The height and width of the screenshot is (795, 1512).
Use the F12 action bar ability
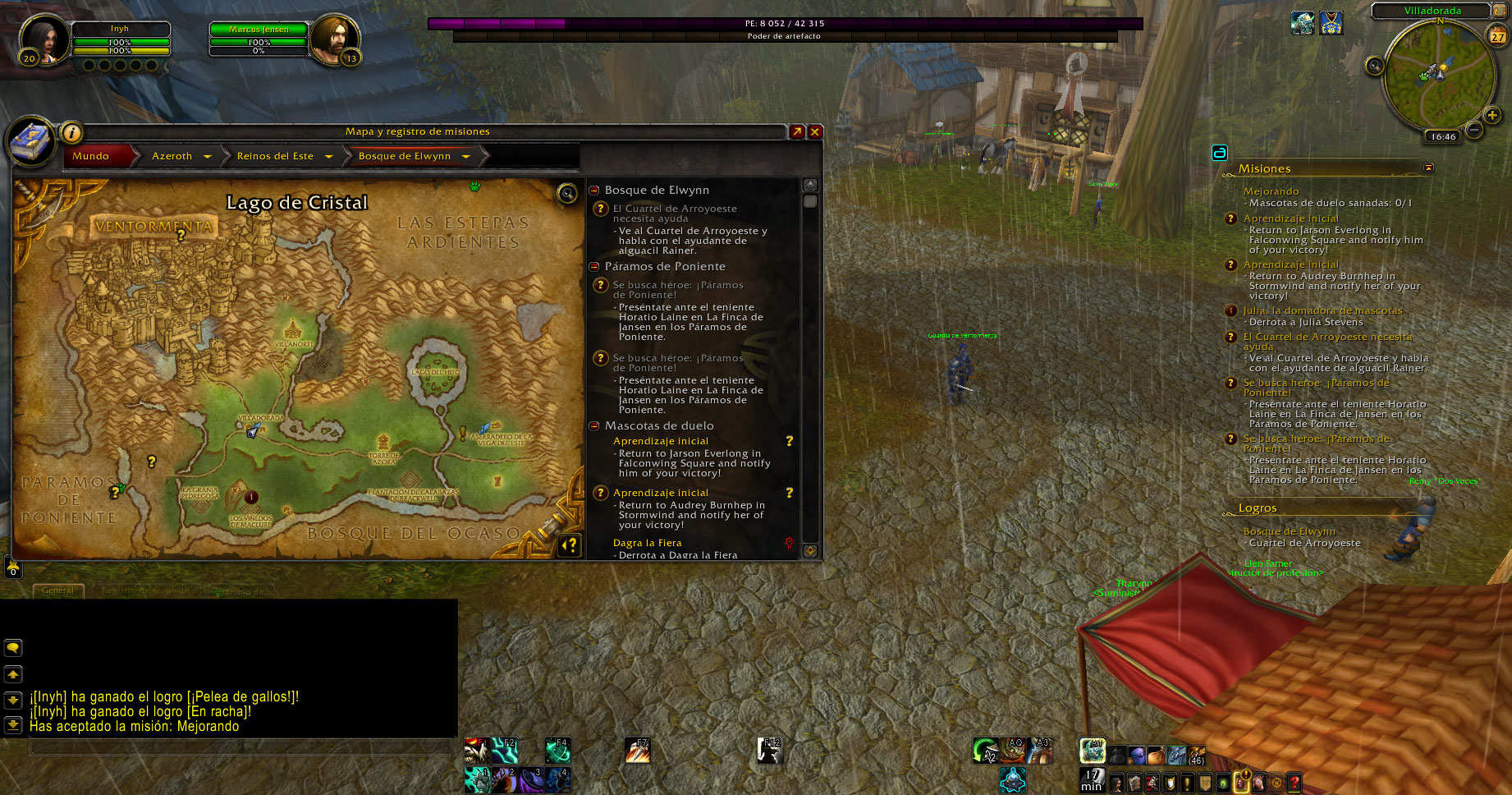(769, 751)
